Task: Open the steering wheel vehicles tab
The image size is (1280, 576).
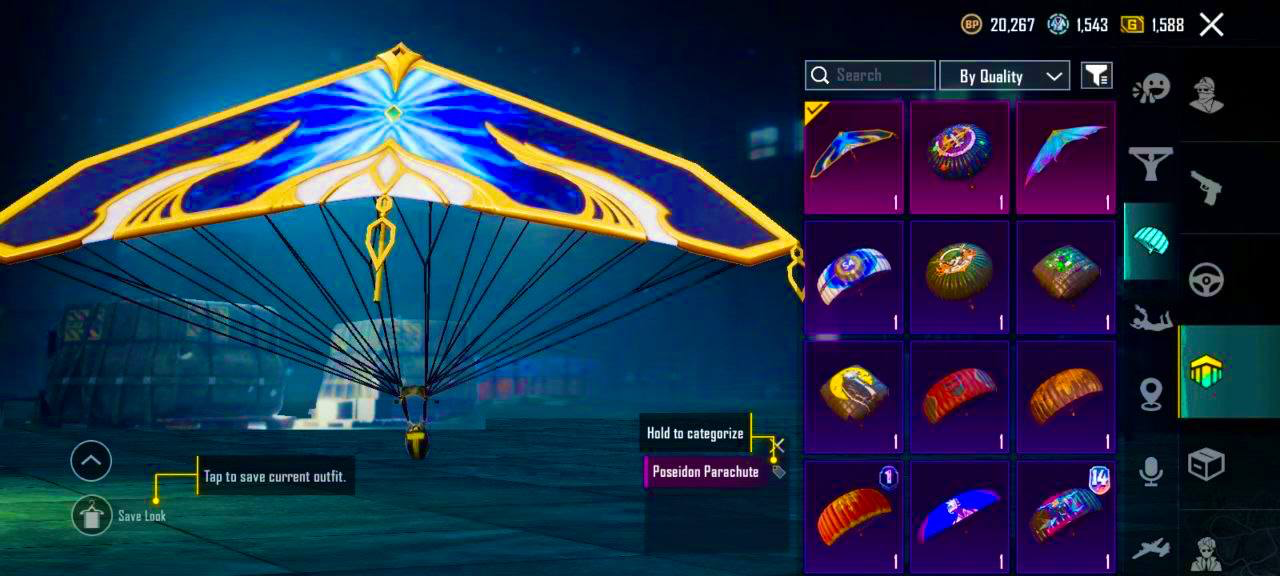Action: [x=1206, y=280]
